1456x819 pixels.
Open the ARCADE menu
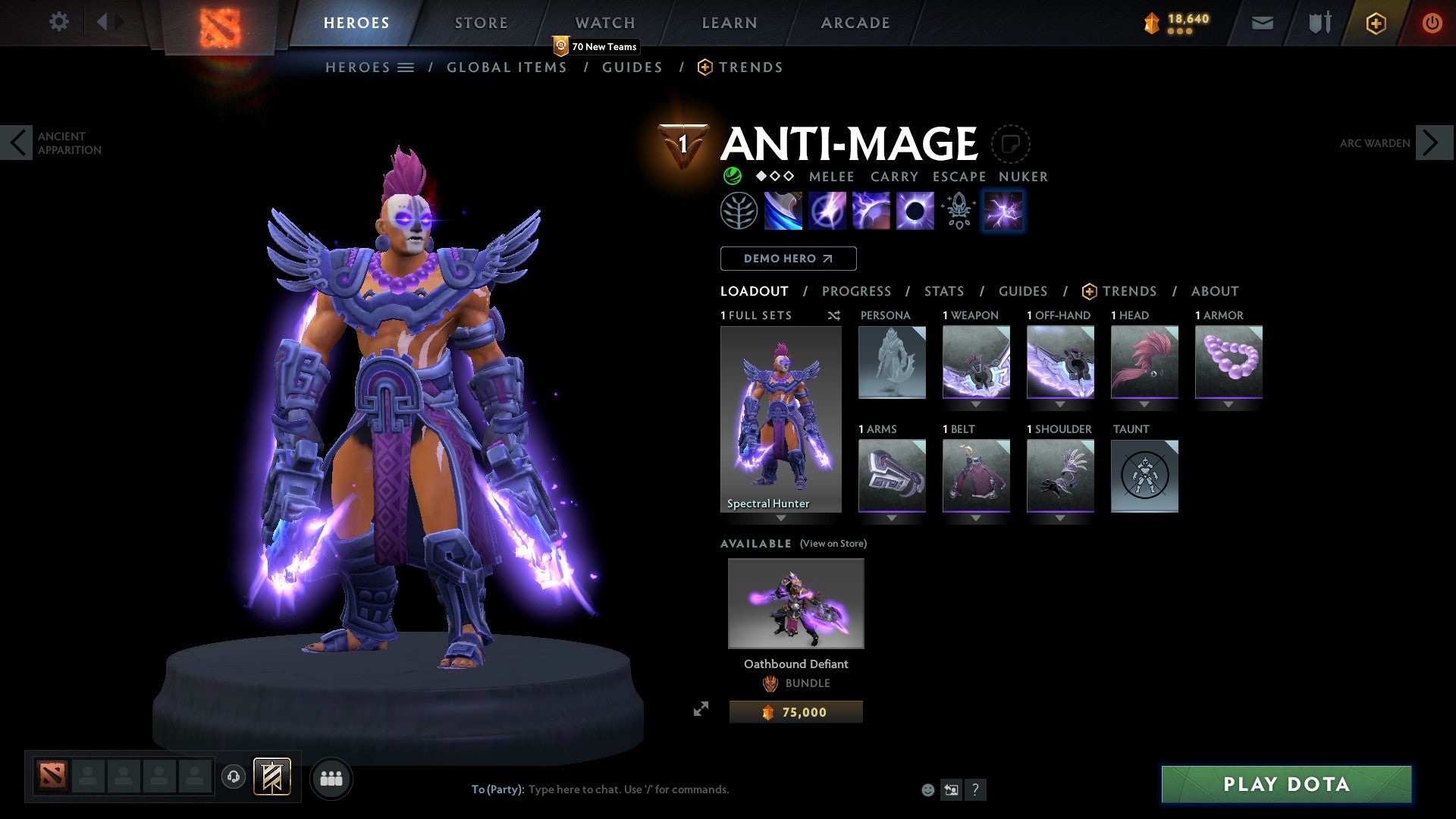[x=855, y=23]
